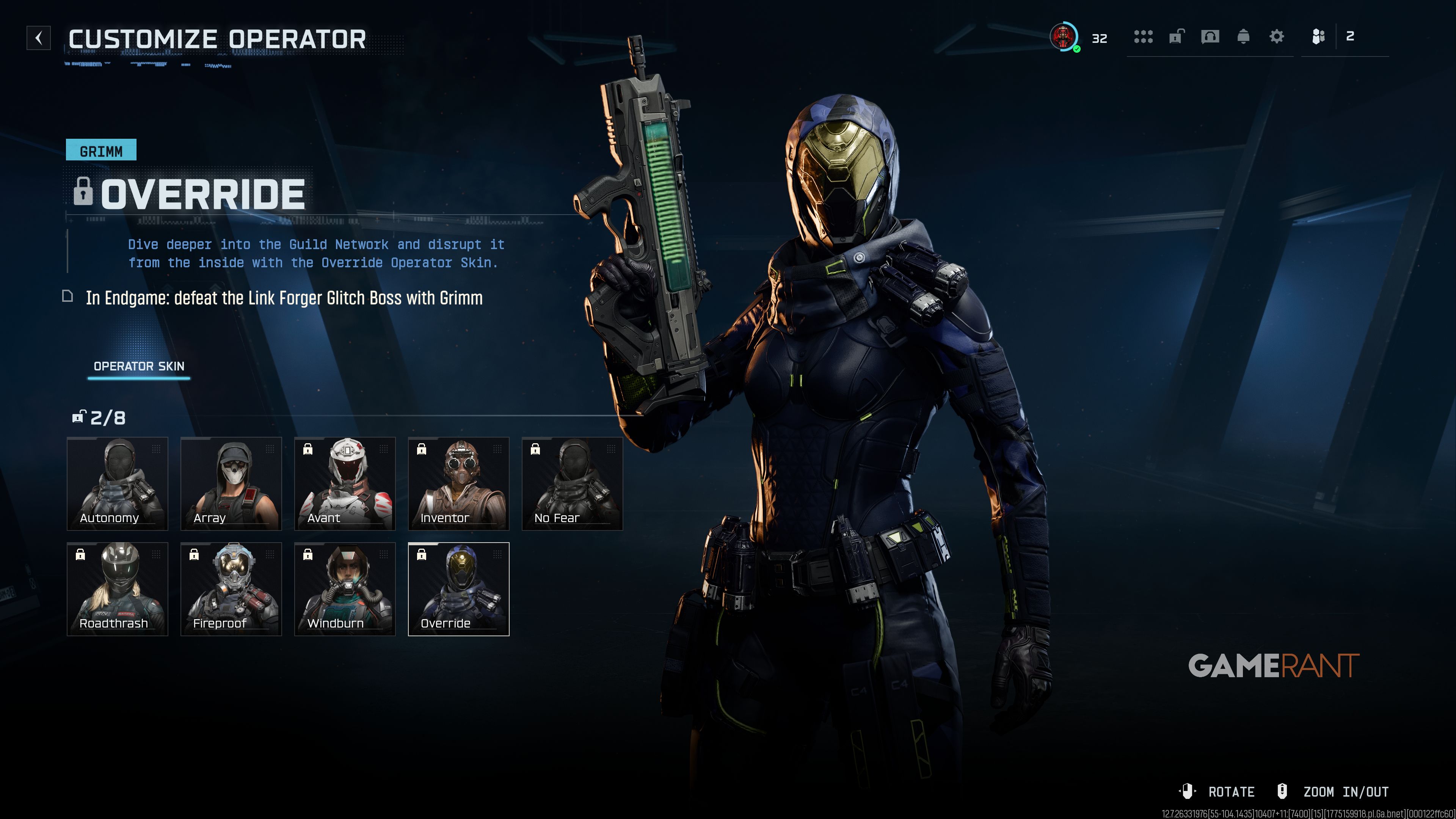The image size is (1456, 819).
Task: Select the Override skin tile
Action: 458,589
